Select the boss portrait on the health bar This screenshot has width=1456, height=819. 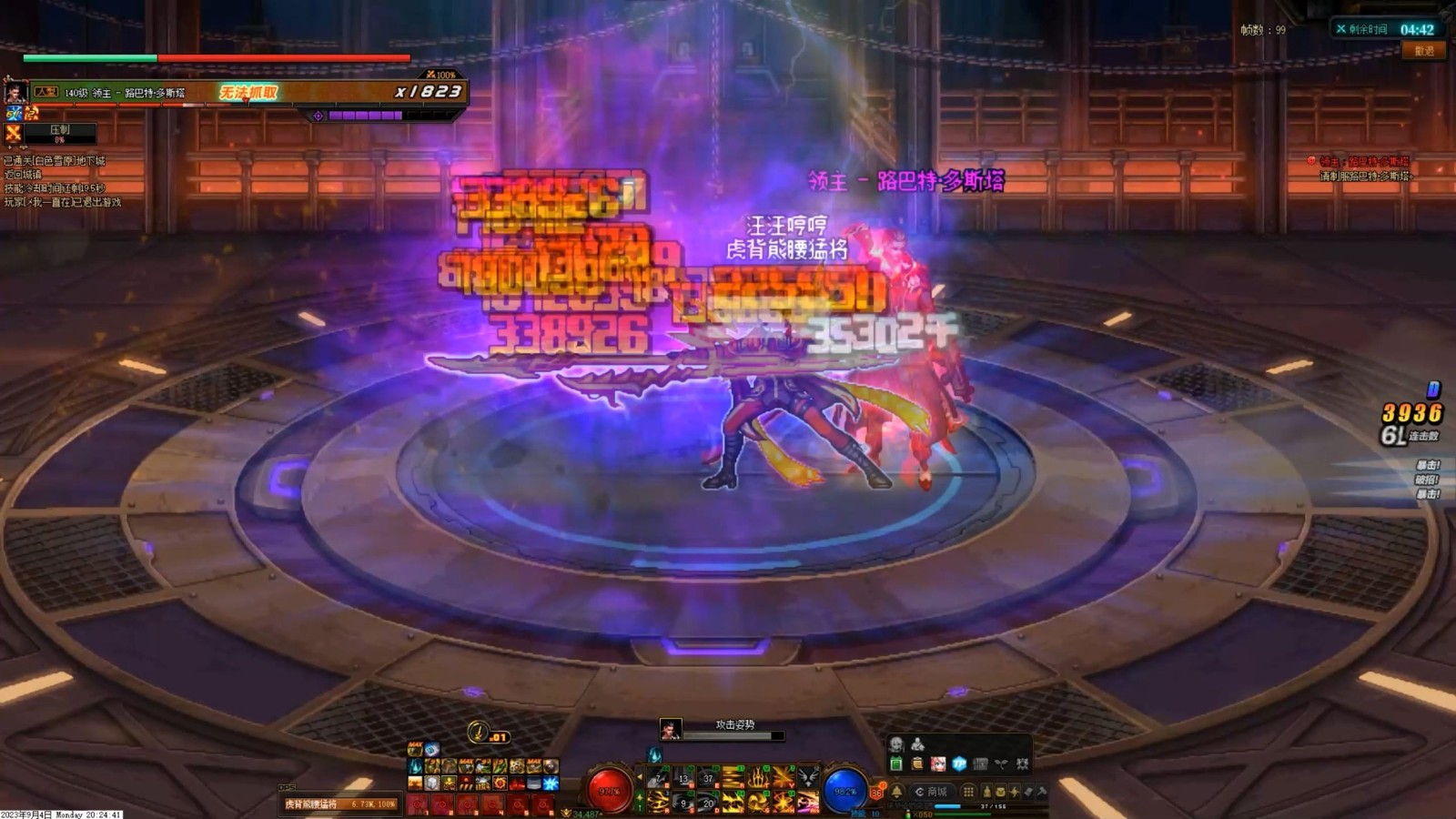pos(15,92)
